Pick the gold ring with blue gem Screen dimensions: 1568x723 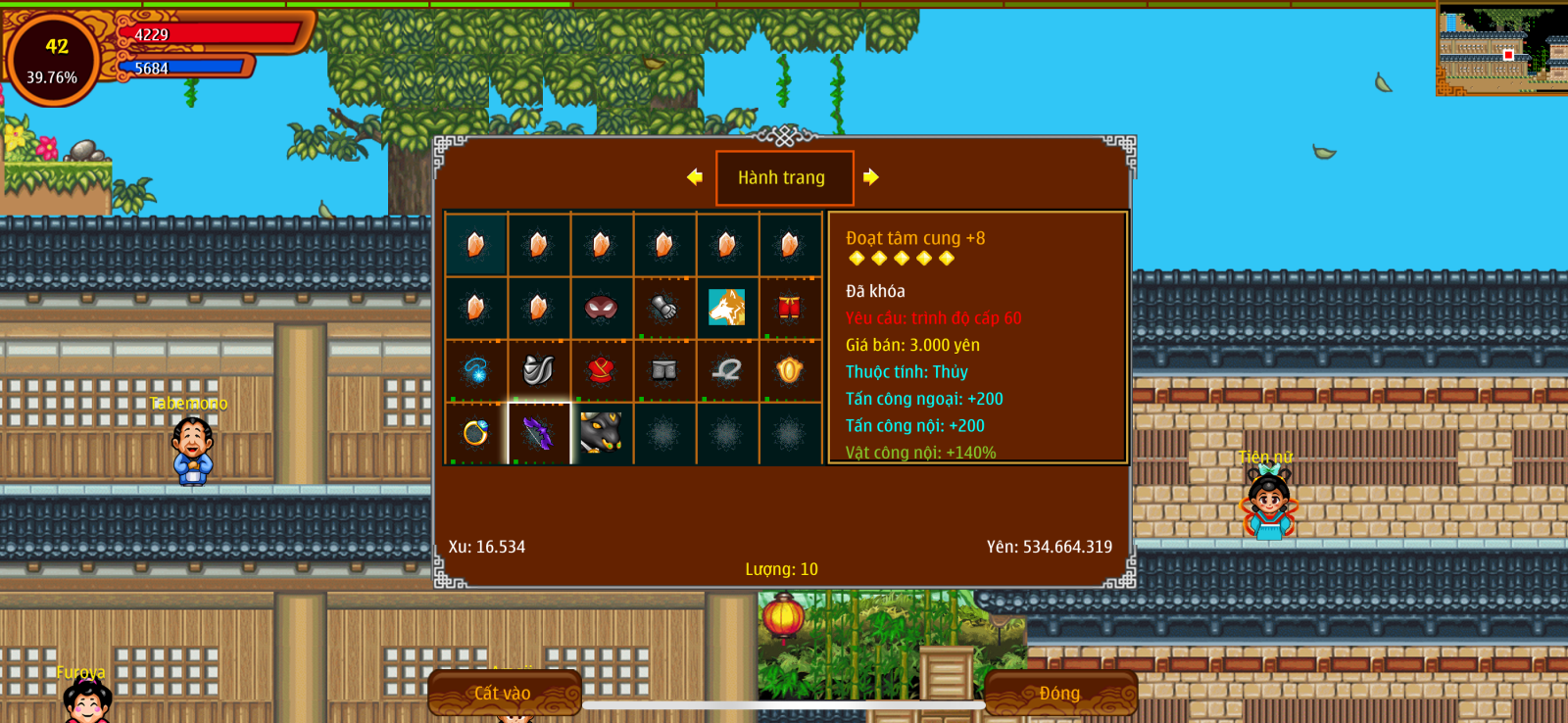(x=475, y=432)
